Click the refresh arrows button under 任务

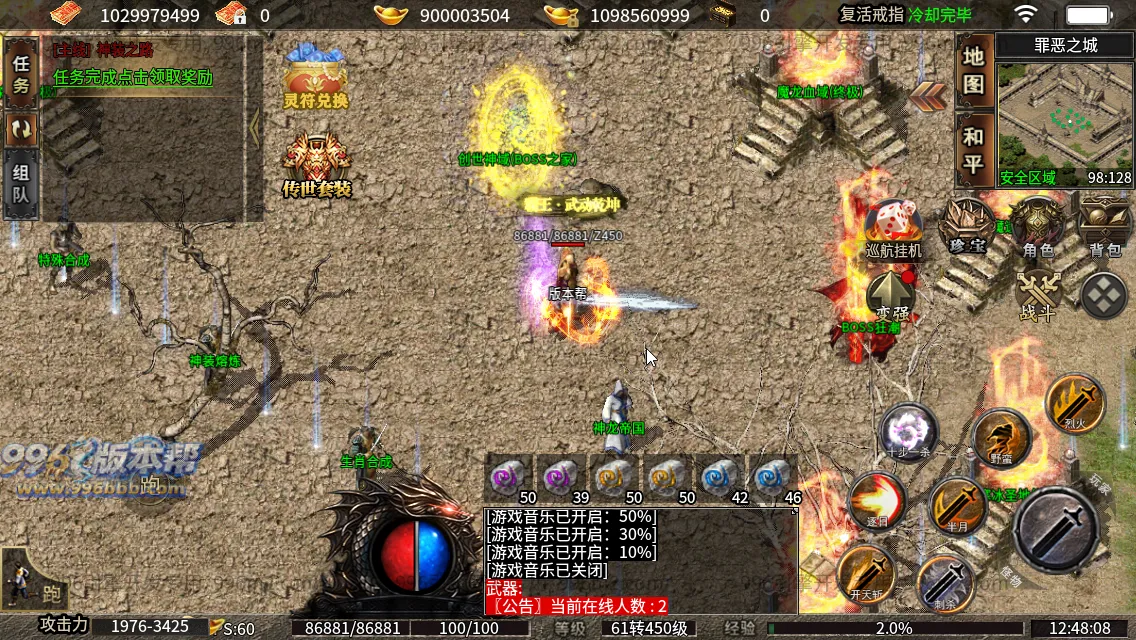pyautogui.click(x=21, y=128)
